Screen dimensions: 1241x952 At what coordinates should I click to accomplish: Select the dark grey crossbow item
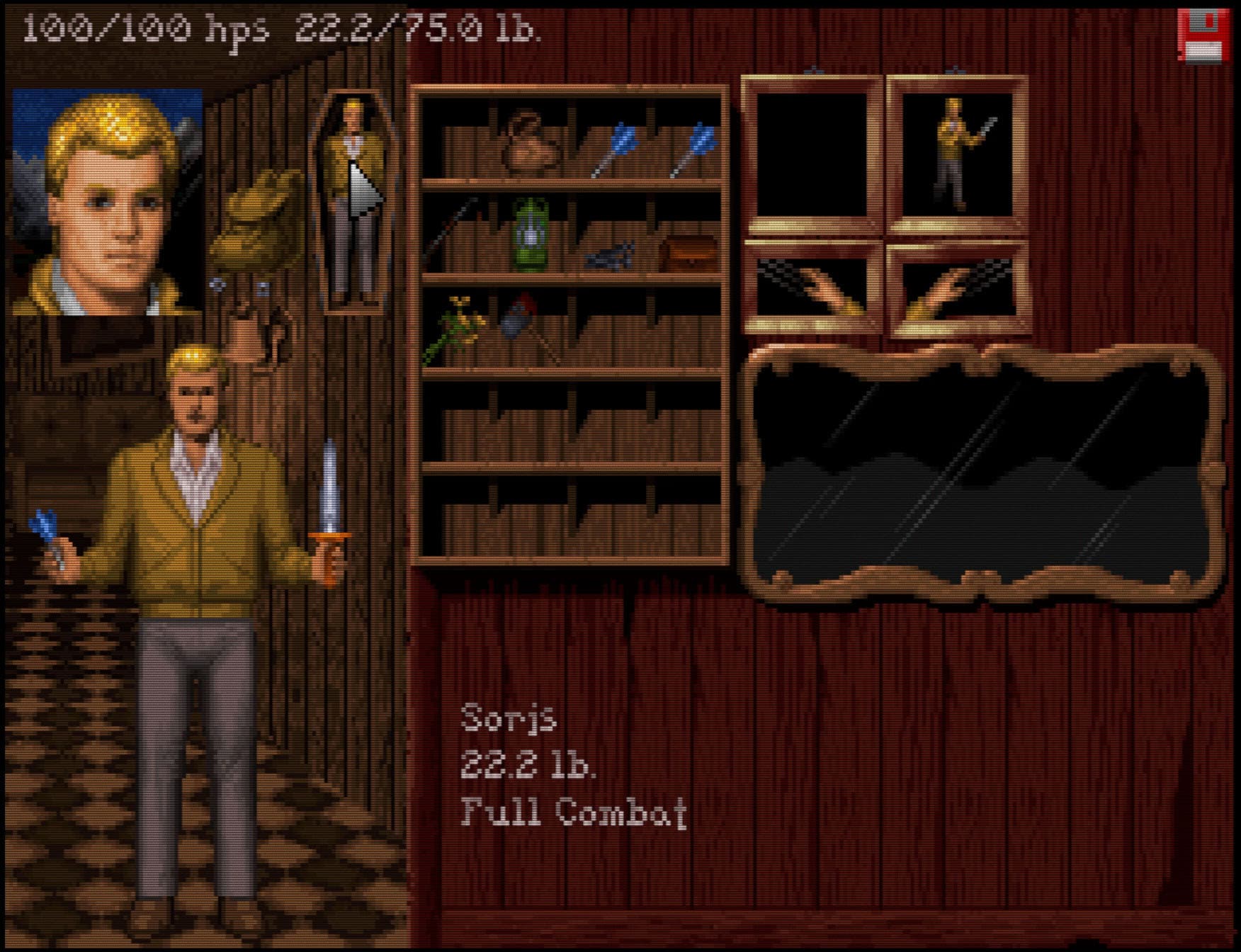609,255
